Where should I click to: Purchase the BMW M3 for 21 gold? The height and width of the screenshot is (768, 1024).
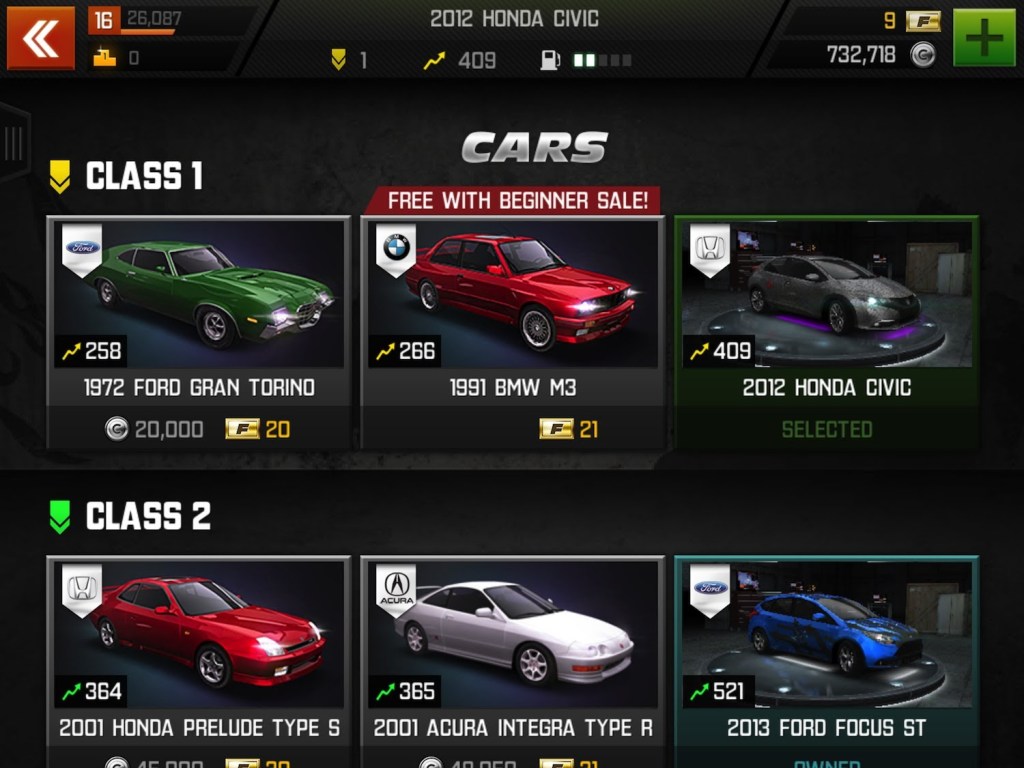[x=569, y=430]
